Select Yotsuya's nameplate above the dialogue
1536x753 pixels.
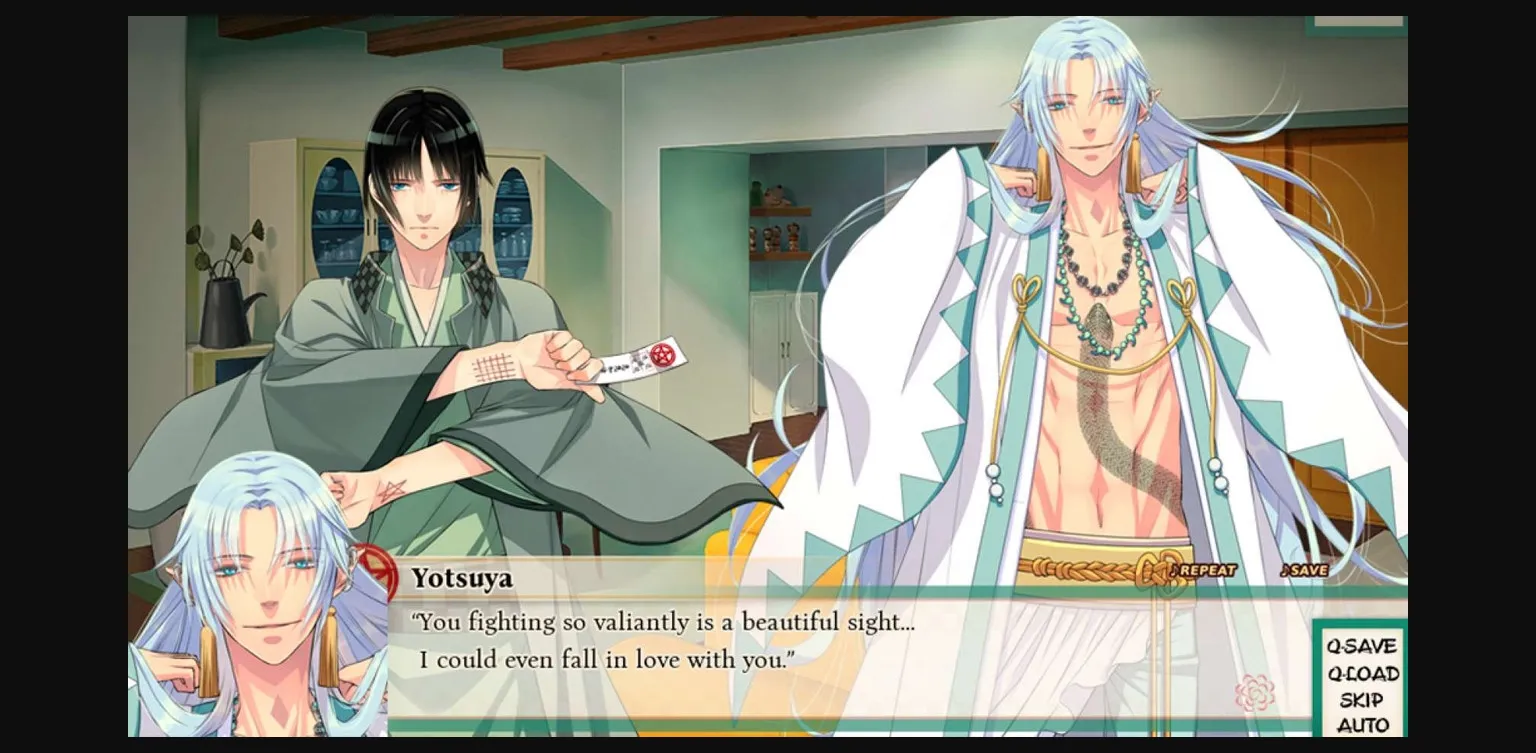(460, 577)
